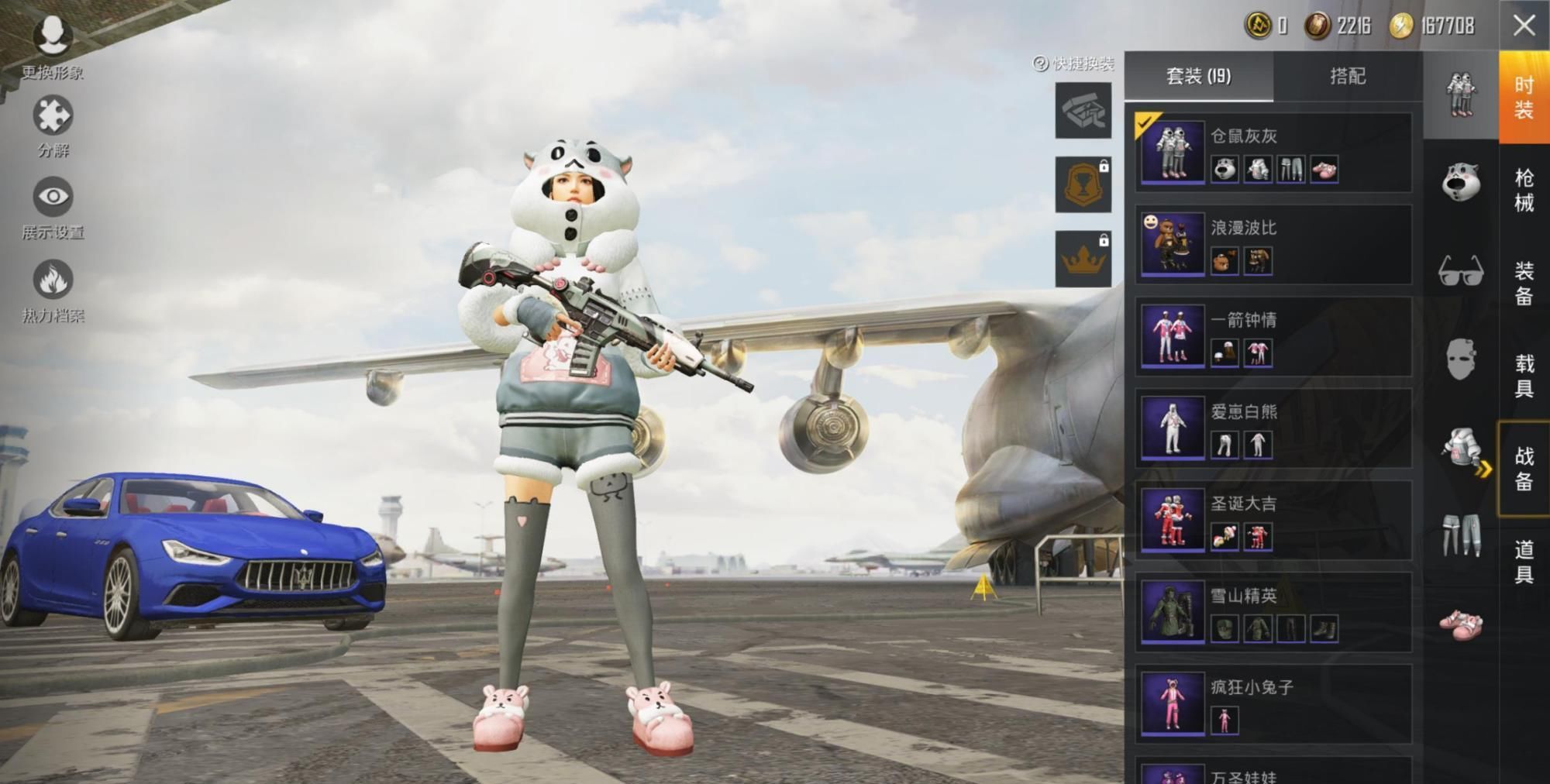Screen dimensions: 1550x784
Task: Pick the 一箭钟情 outfit set
Action: tap(1273, 336)
